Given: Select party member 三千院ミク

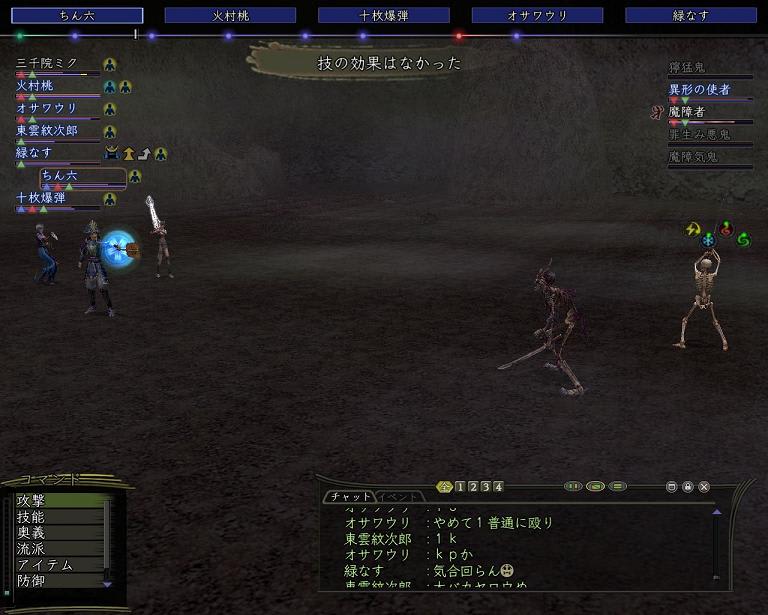Looking at the screenshot, I should coord(47,64).
